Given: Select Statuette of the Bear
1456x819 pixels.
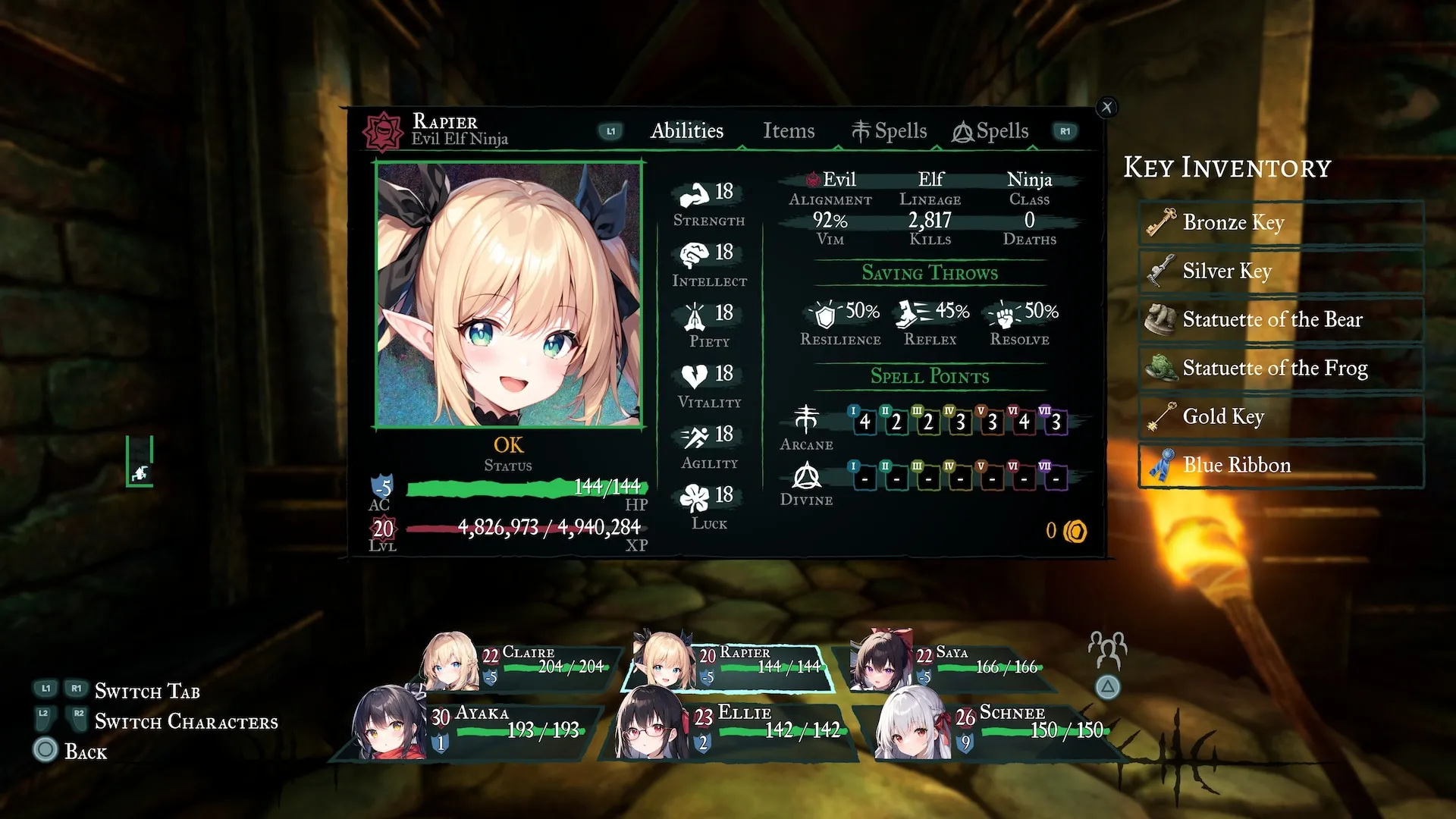Looking at the screenshot, I should [x=1281, y=319].
